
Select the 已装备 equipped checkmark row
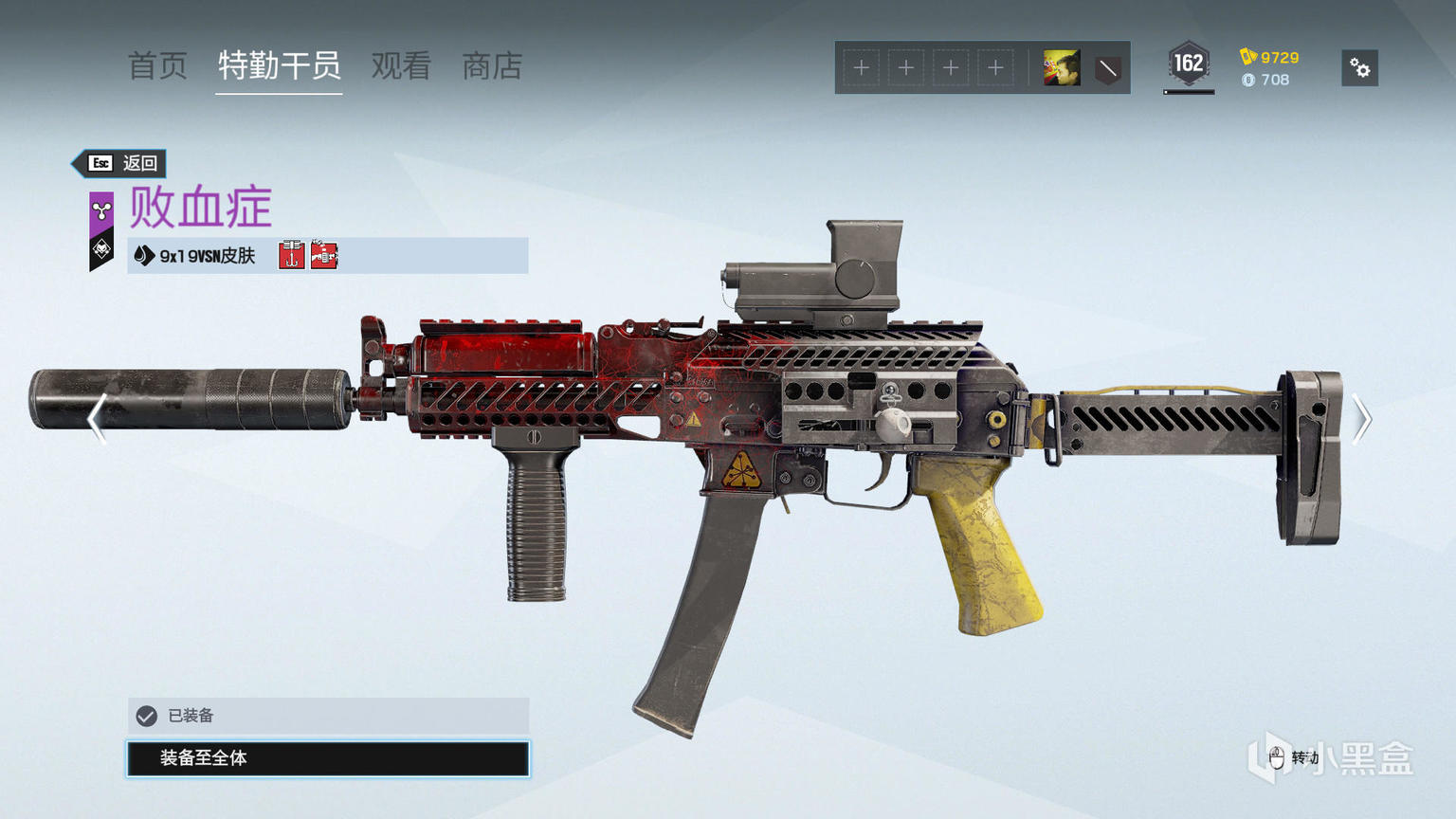click(x=328, y=716)
